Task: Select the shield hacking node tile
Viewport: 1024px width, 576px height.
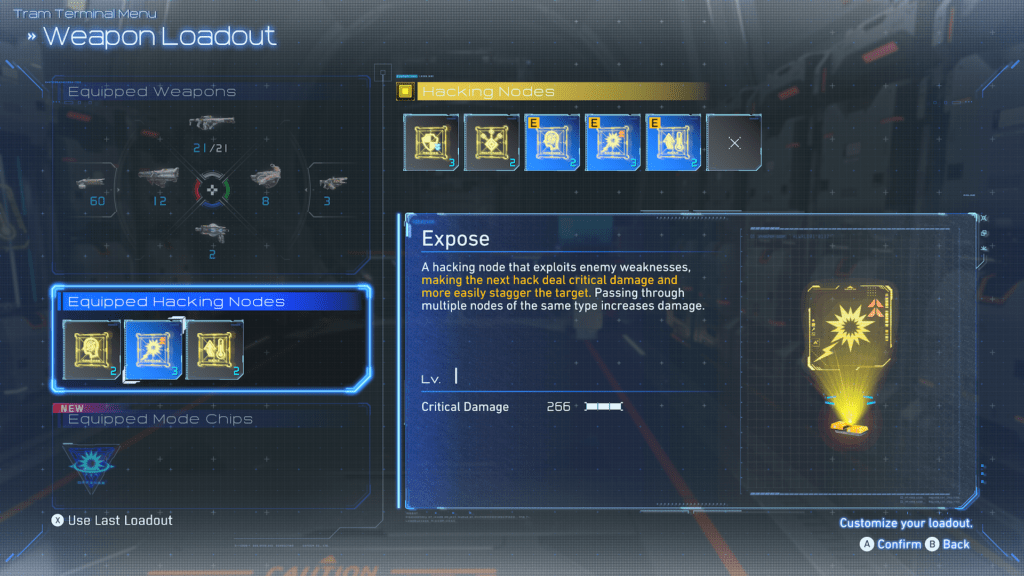Action: point(431,143)
